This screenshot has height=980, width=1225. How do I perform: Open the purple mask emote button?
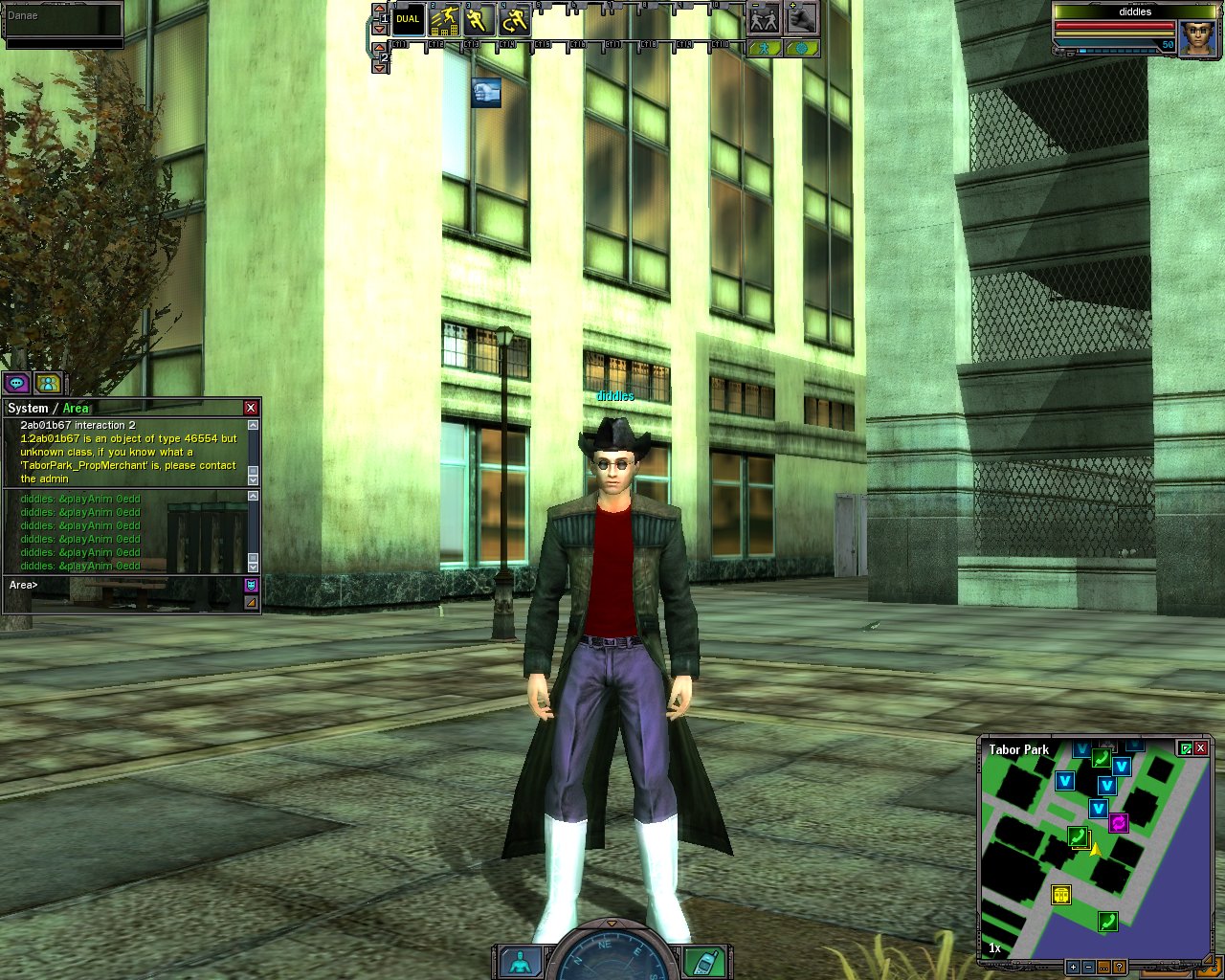pos(251,585)
